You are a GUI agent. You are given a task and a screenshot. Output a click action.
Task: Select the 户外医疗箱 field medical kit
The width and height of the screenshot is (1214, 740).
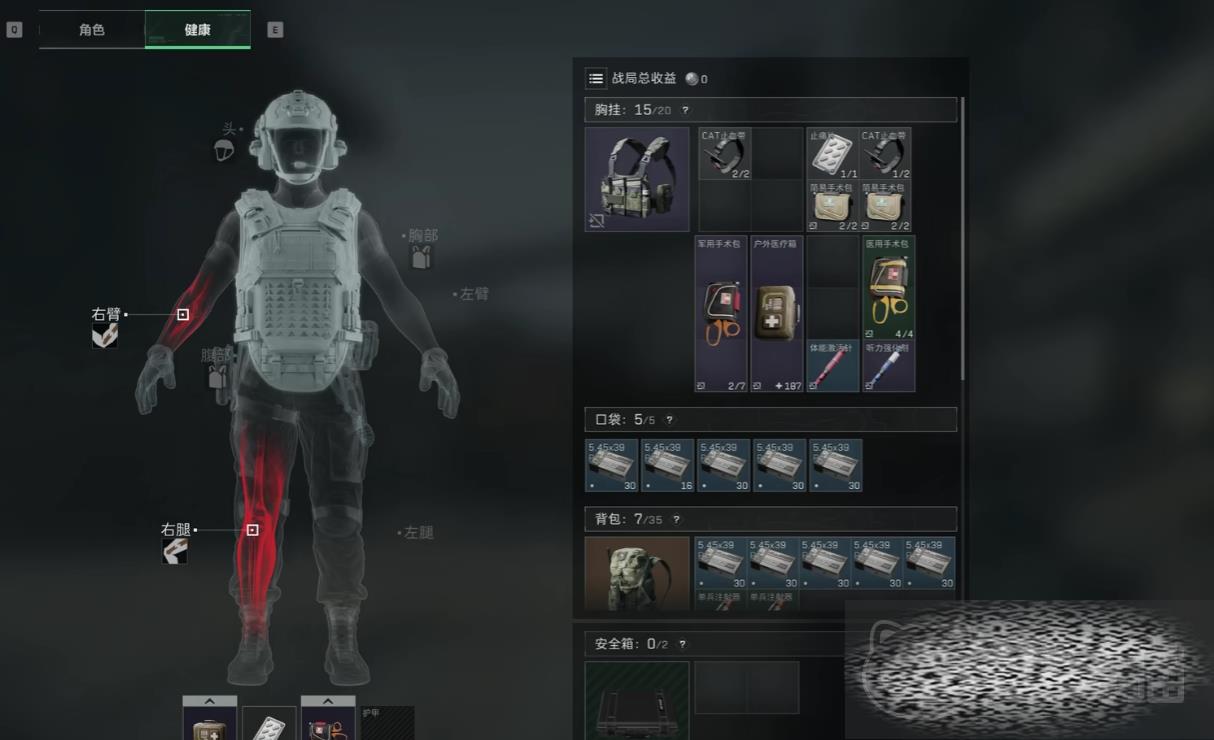tap(777, 314)
